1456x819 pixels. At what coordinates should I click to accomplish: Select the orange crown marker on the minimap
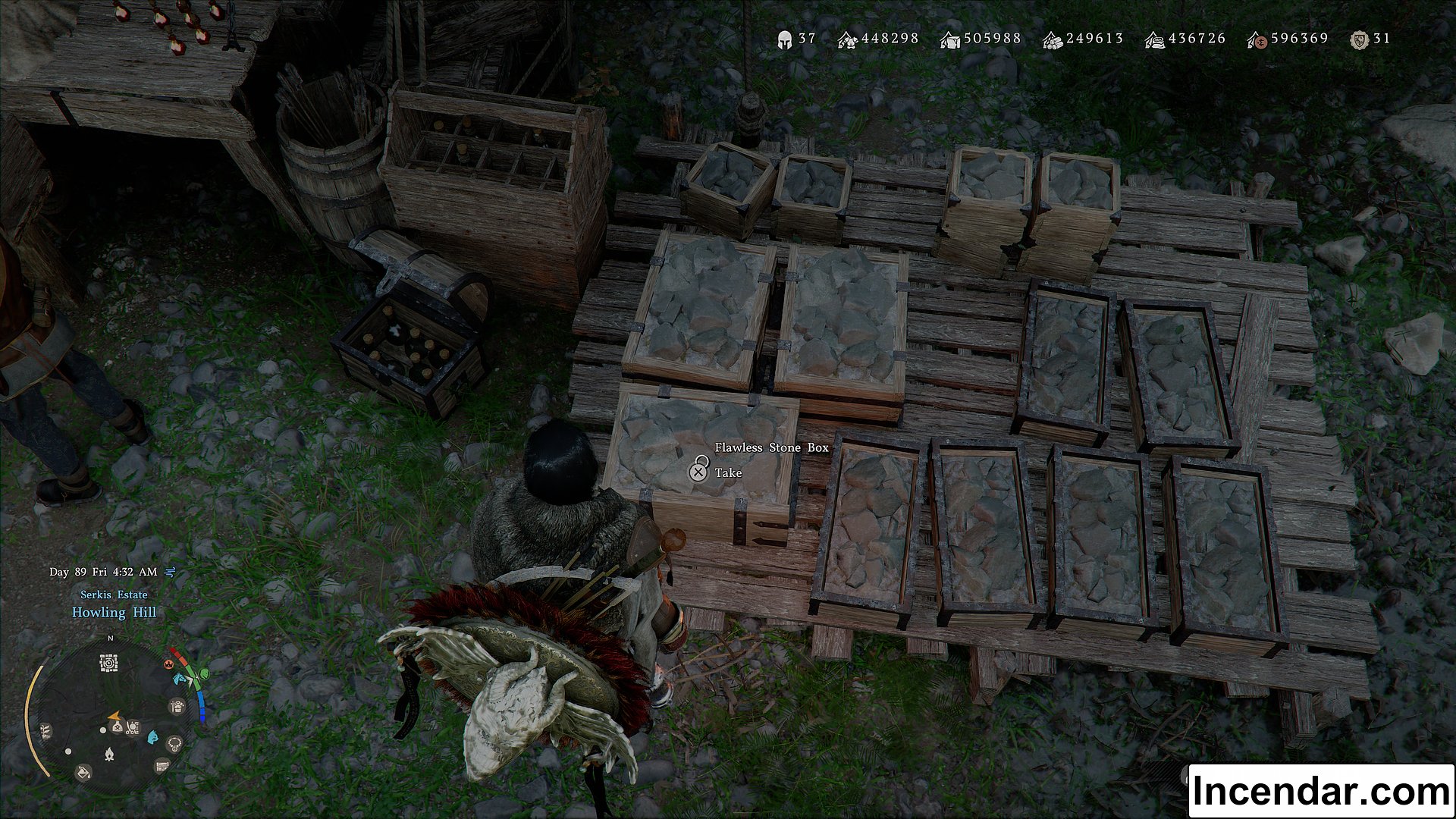pyautogui.click(x=168, y=664)
